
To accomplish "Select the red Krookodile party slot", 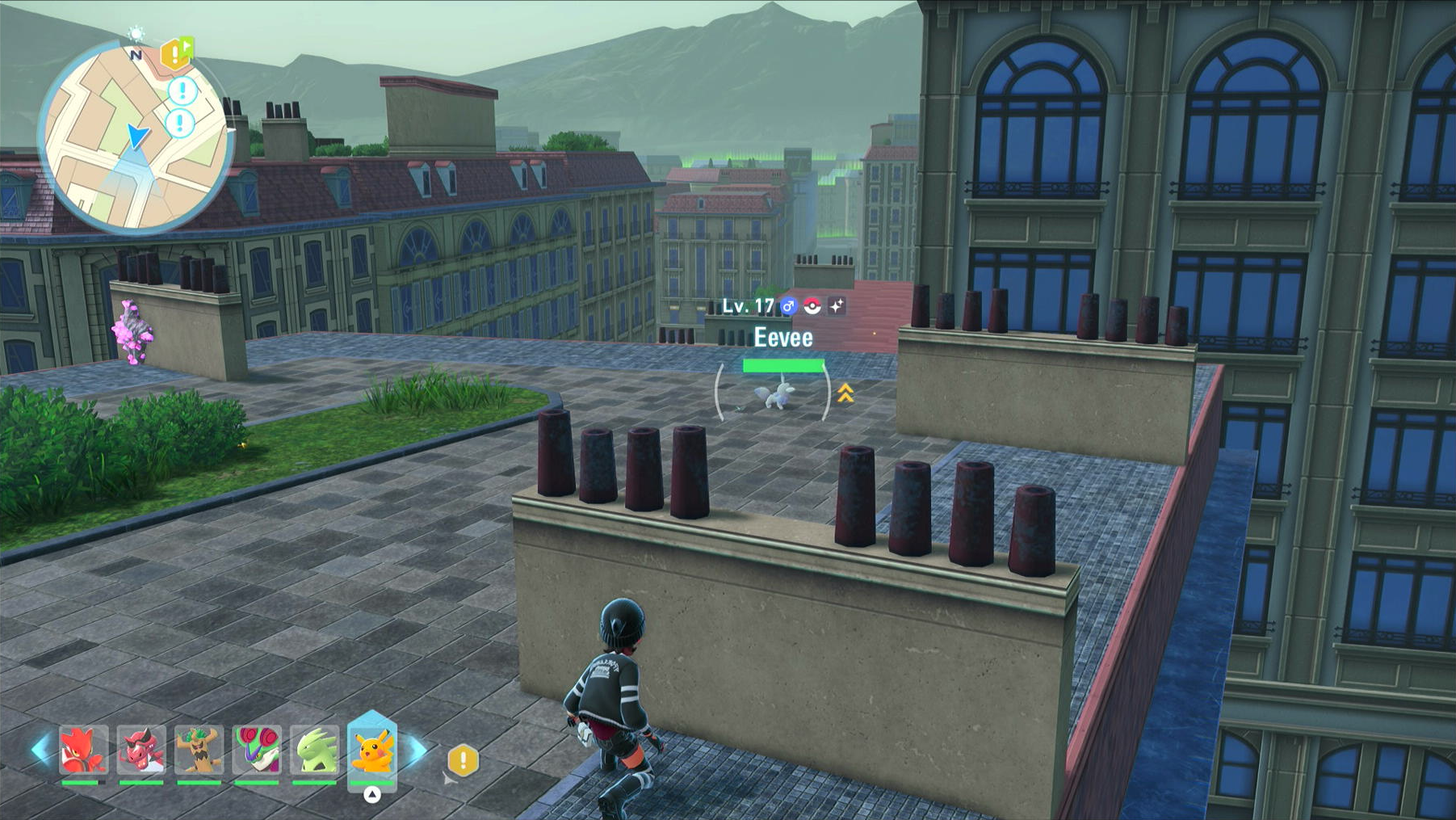I will click(141, 750).
